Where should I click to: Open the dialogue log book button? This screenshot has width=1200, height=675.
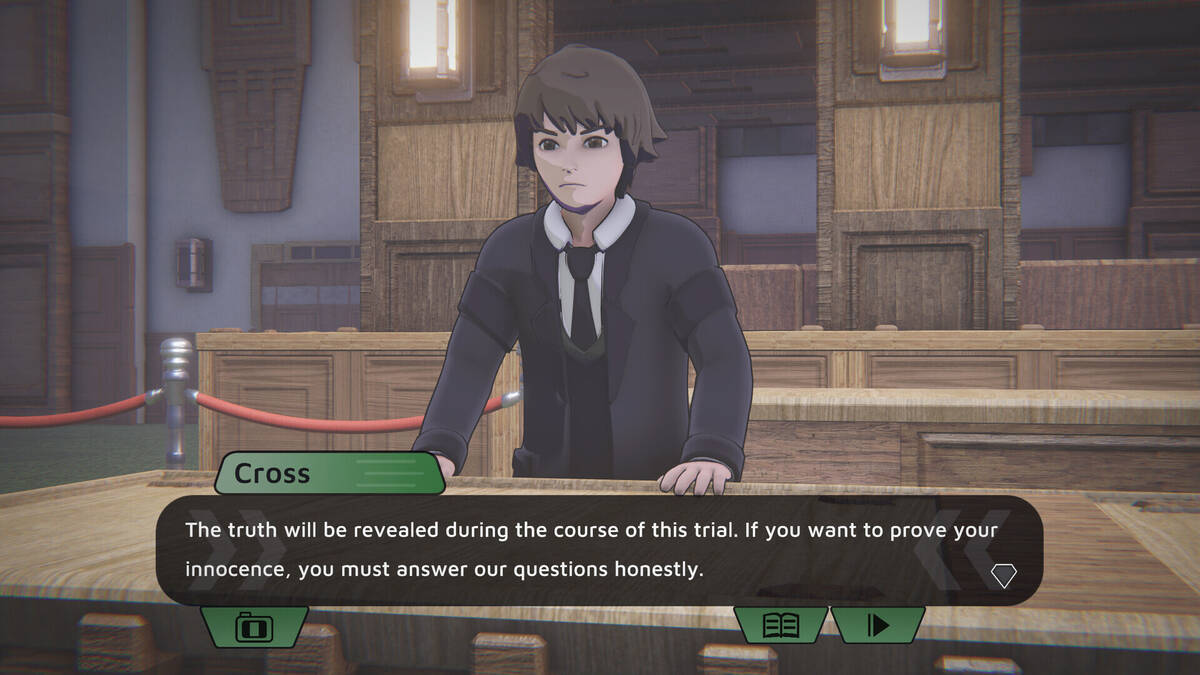[781, 625]
